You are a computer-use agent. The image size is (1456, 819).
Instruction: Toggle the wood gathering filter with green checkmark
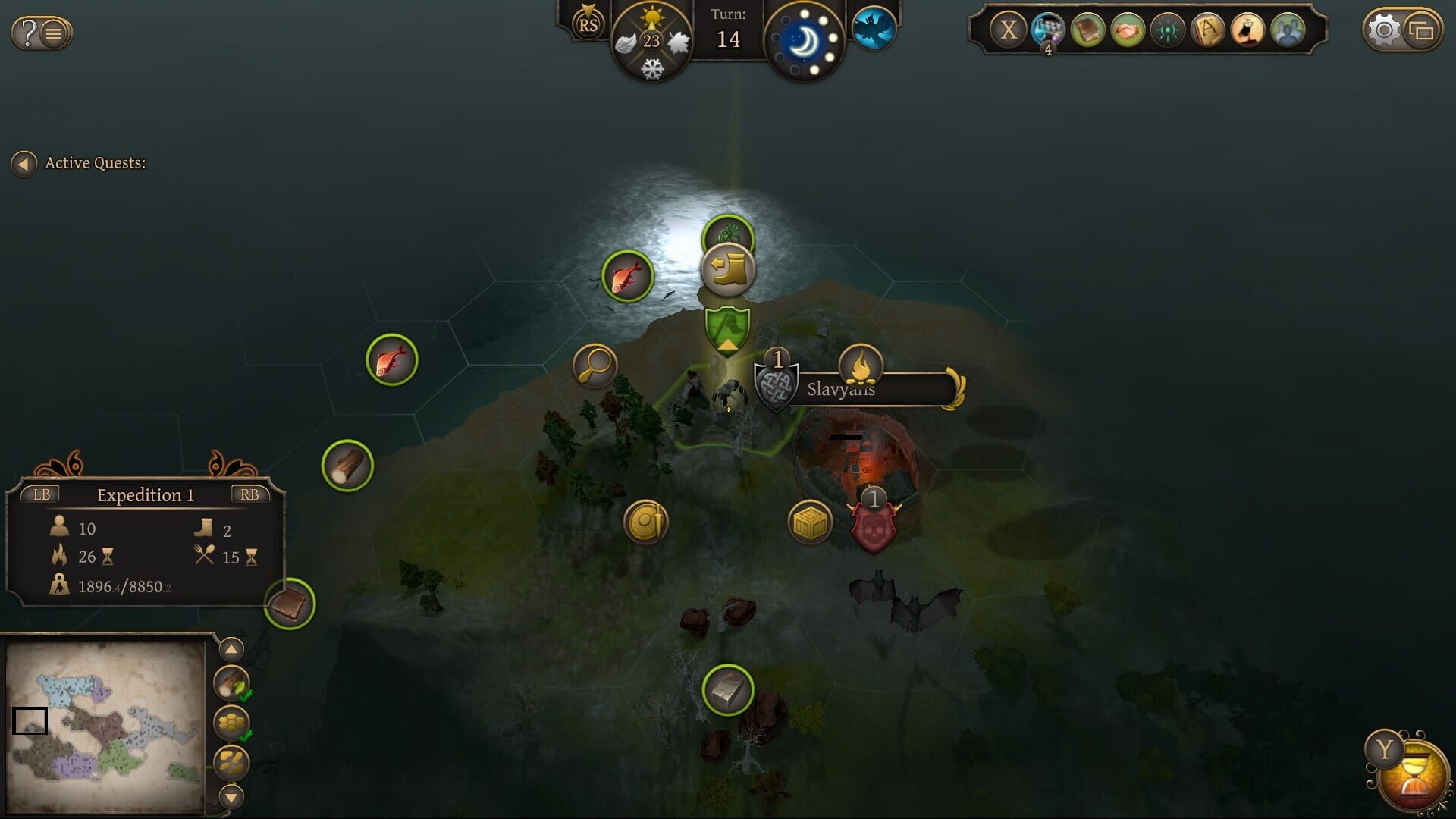(230, 684)
